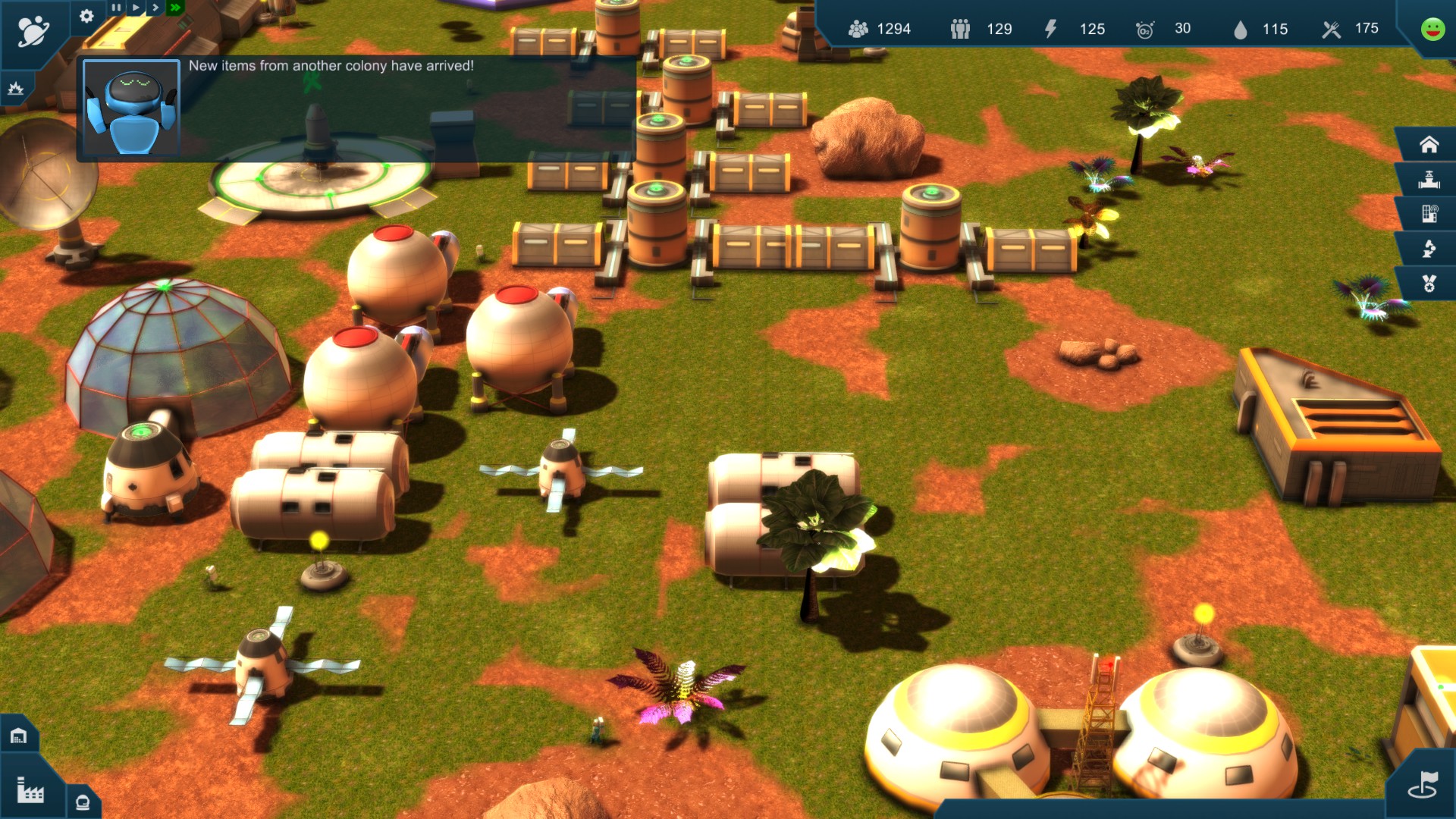View the medal achievements panel
The height and width of the screenshot is (819, 1456).
[x=1429, y=284]
